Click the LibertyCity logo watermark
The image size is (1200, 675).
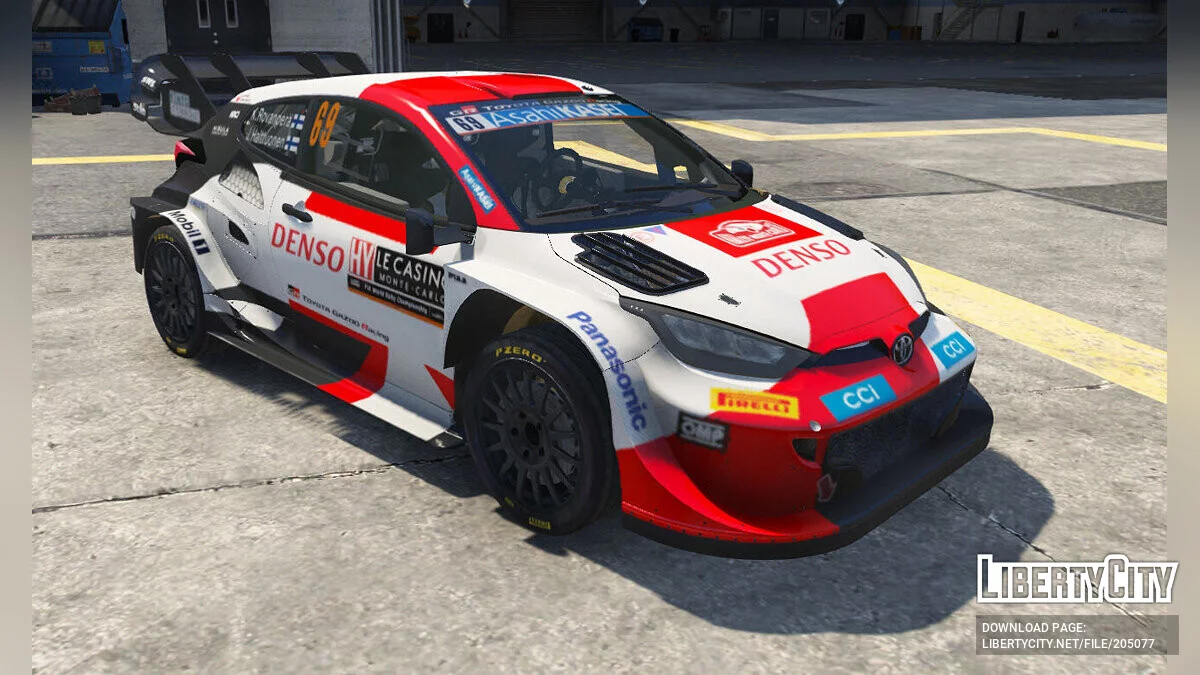(x=1077, y=579)
